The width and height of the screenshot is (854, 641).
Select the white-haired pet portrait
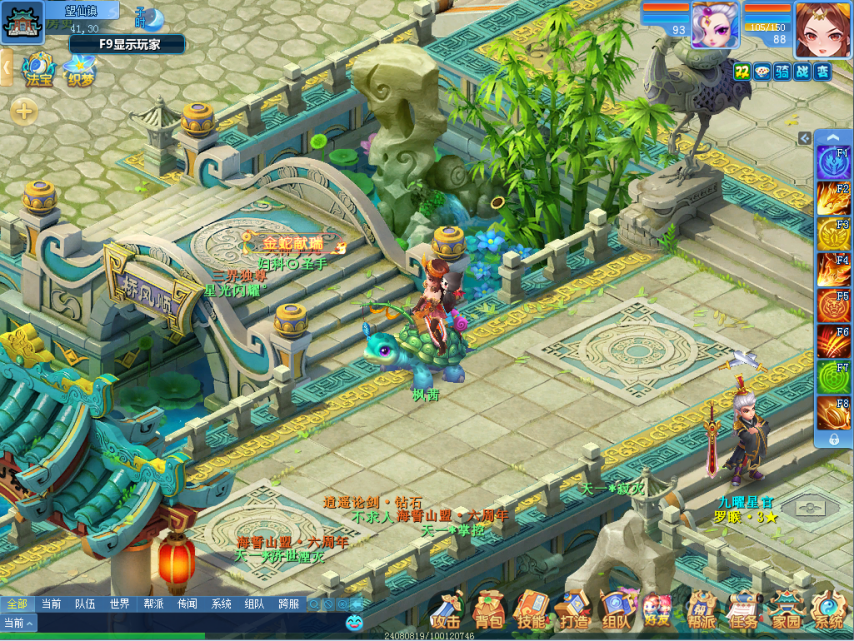716,25
